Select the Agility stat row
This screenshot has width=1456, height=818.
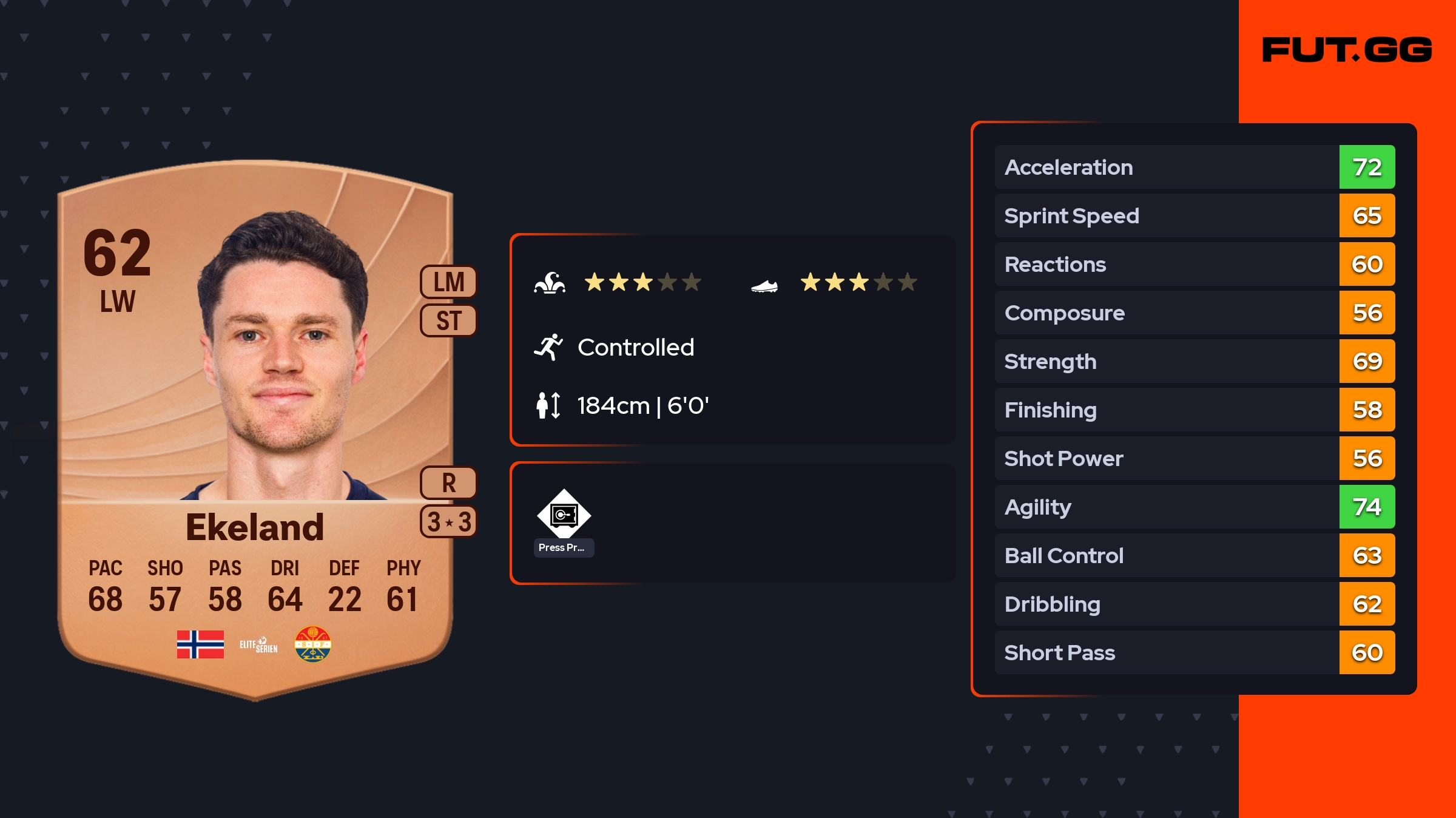(x=1194, y=507)
